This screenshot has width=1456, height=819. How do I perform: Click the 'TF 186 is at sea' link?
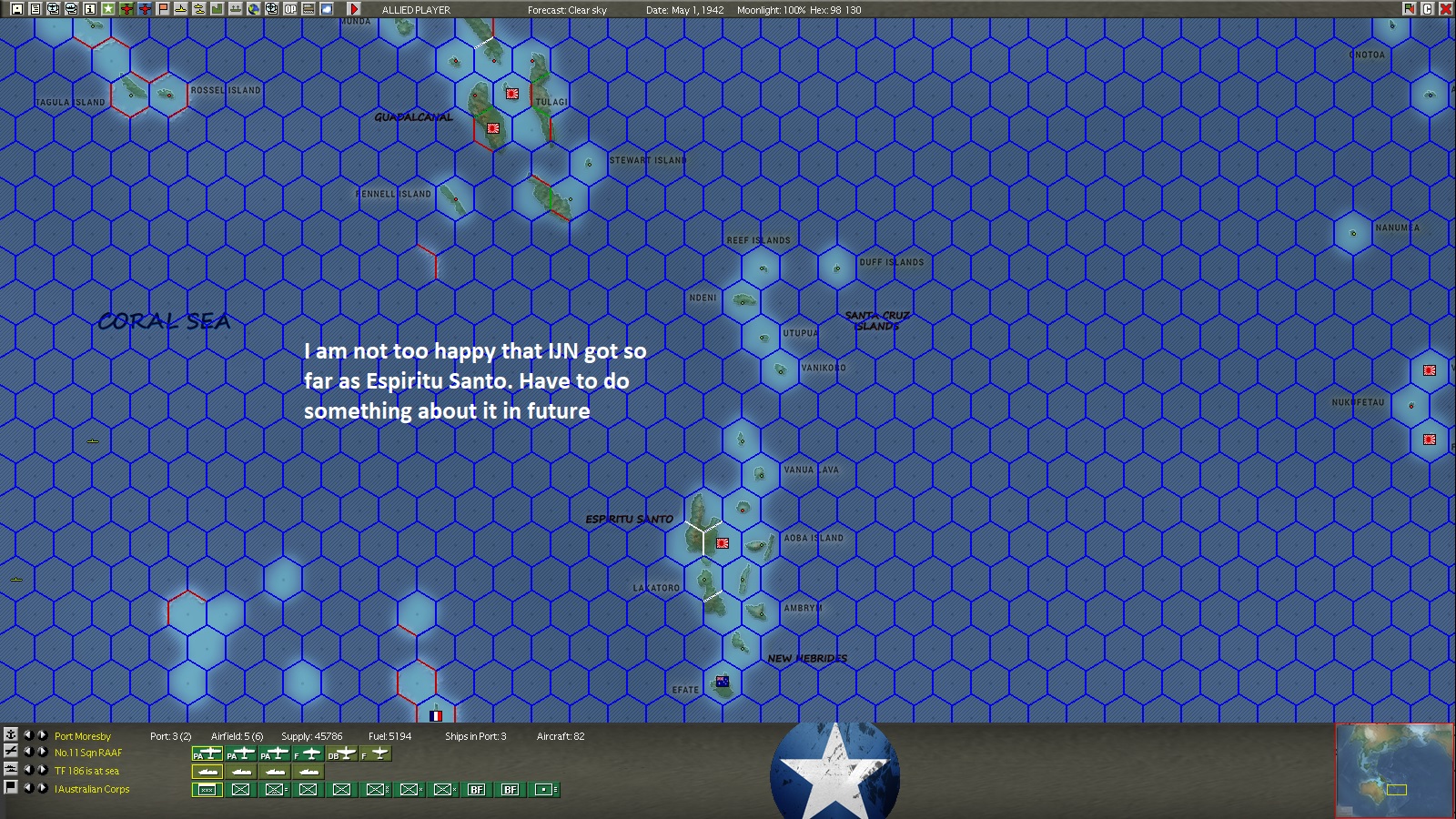[x=86, y=770]
